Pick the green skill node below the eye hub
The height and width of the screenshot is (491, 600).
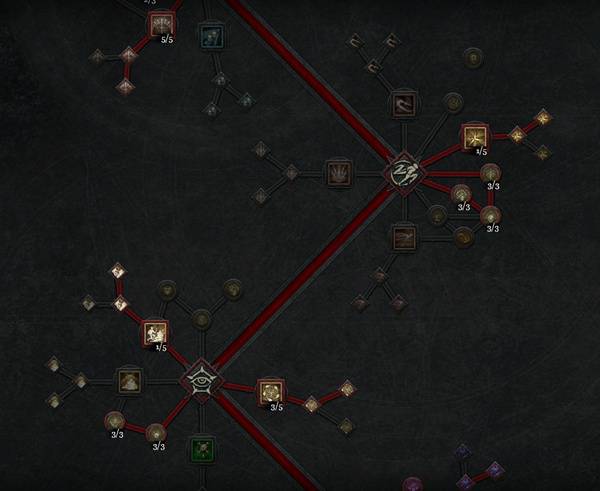coord(203,449)
